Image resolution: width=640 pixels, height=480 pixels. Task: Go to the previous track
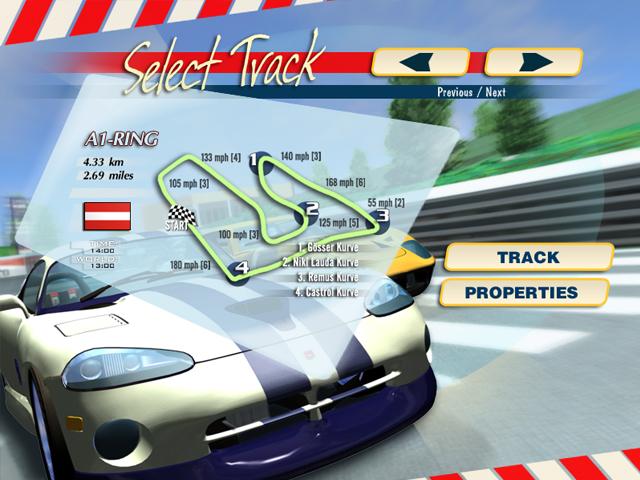pos(420,62)
